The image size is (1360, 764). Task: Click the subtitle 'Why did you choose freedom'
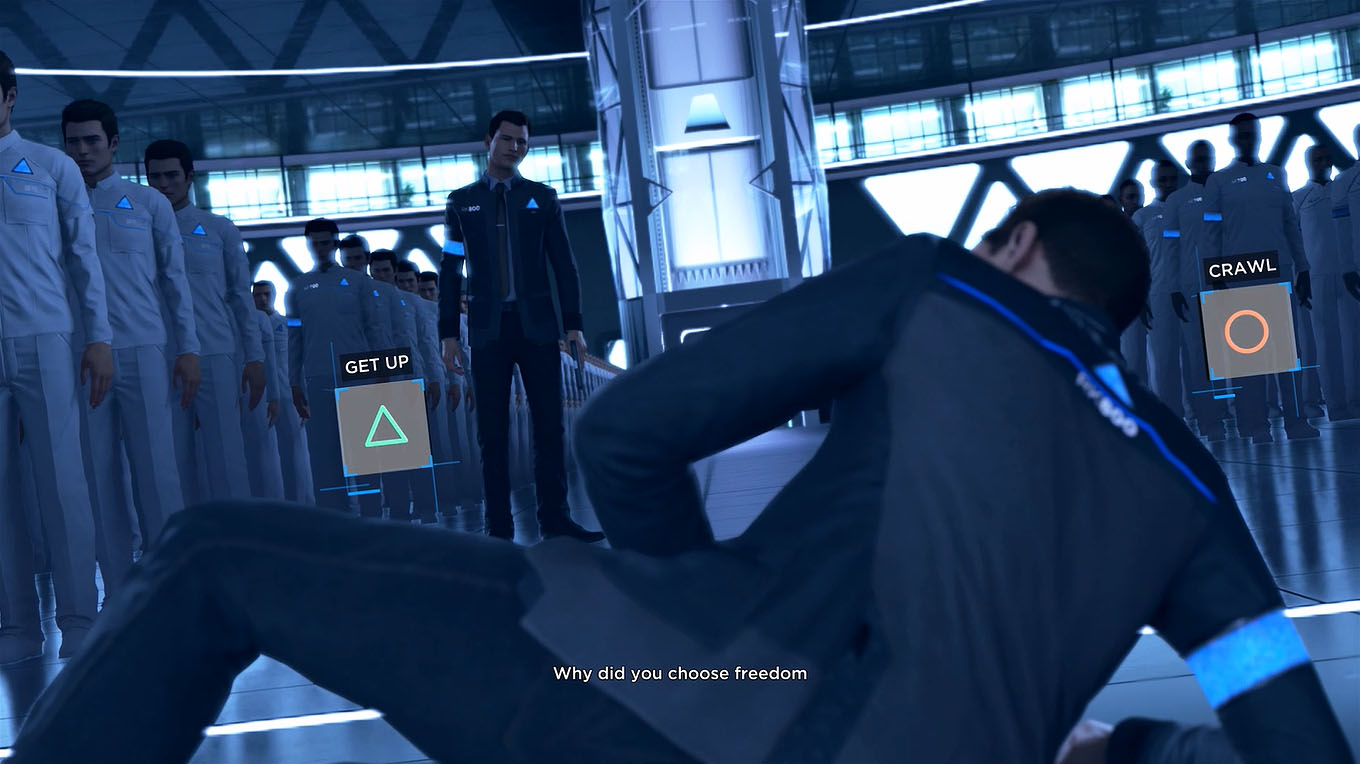point(679,673)
